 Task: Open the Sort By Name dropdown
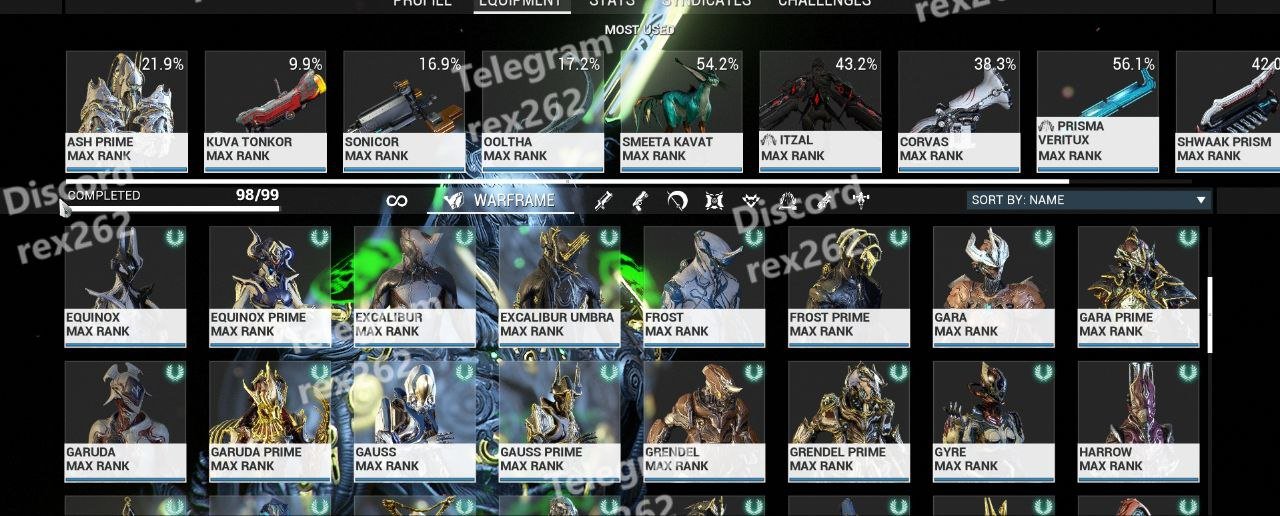(x=1088, y=200)
